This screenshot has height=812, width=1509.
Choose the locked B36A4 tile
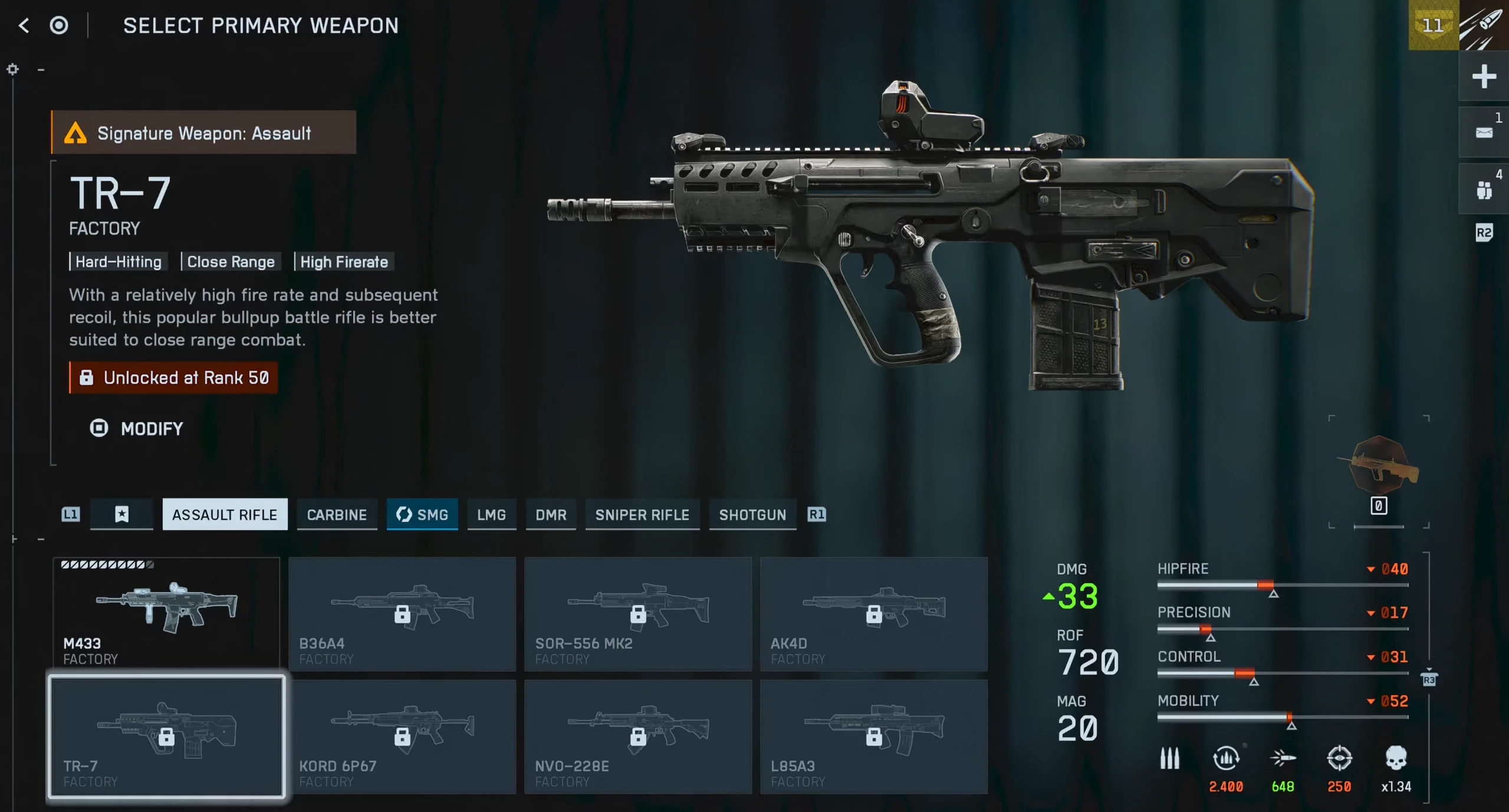pos(402,613)
